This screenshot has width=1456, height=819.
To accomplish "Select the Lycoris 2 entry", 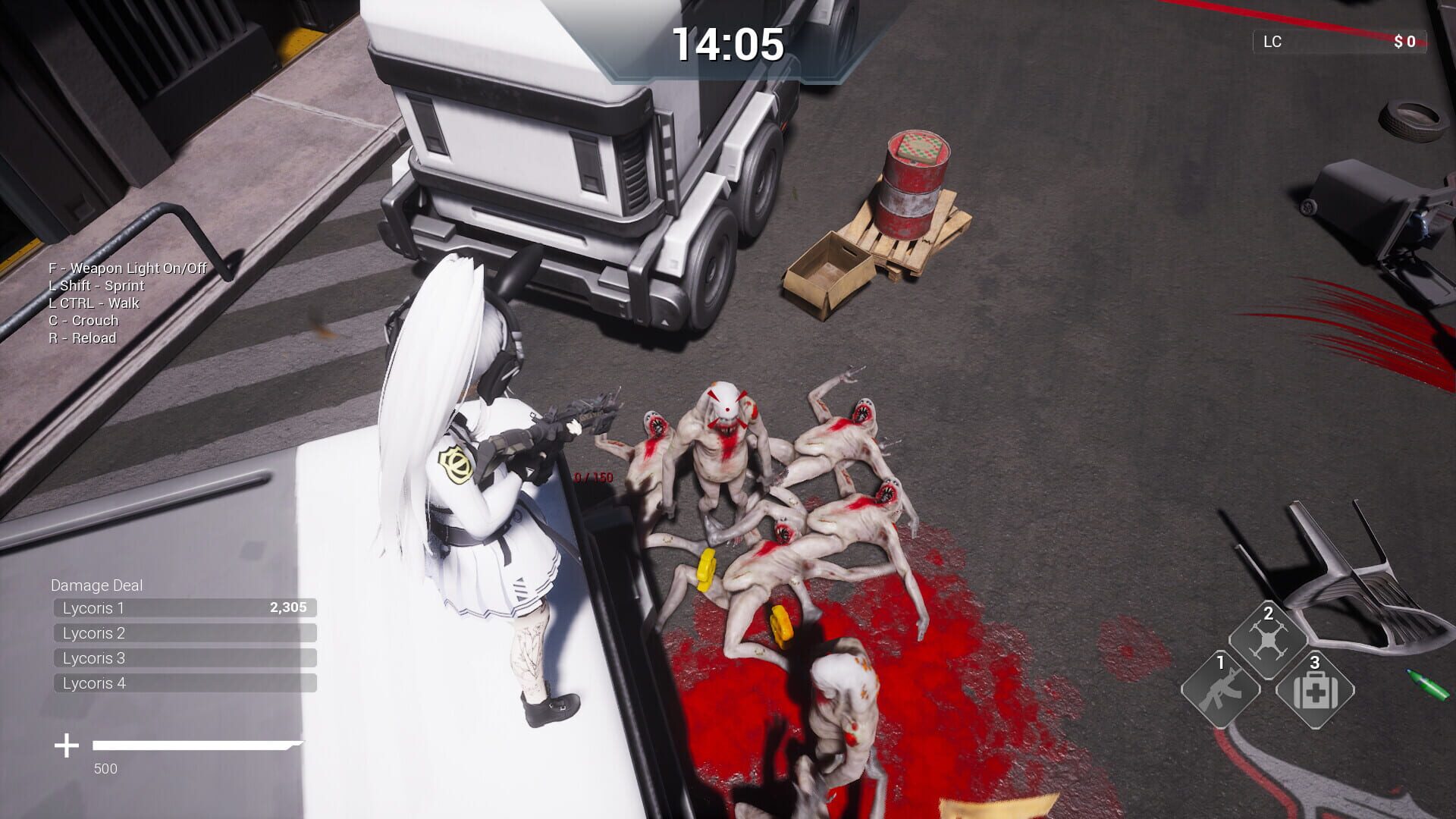I will (182, 632).
